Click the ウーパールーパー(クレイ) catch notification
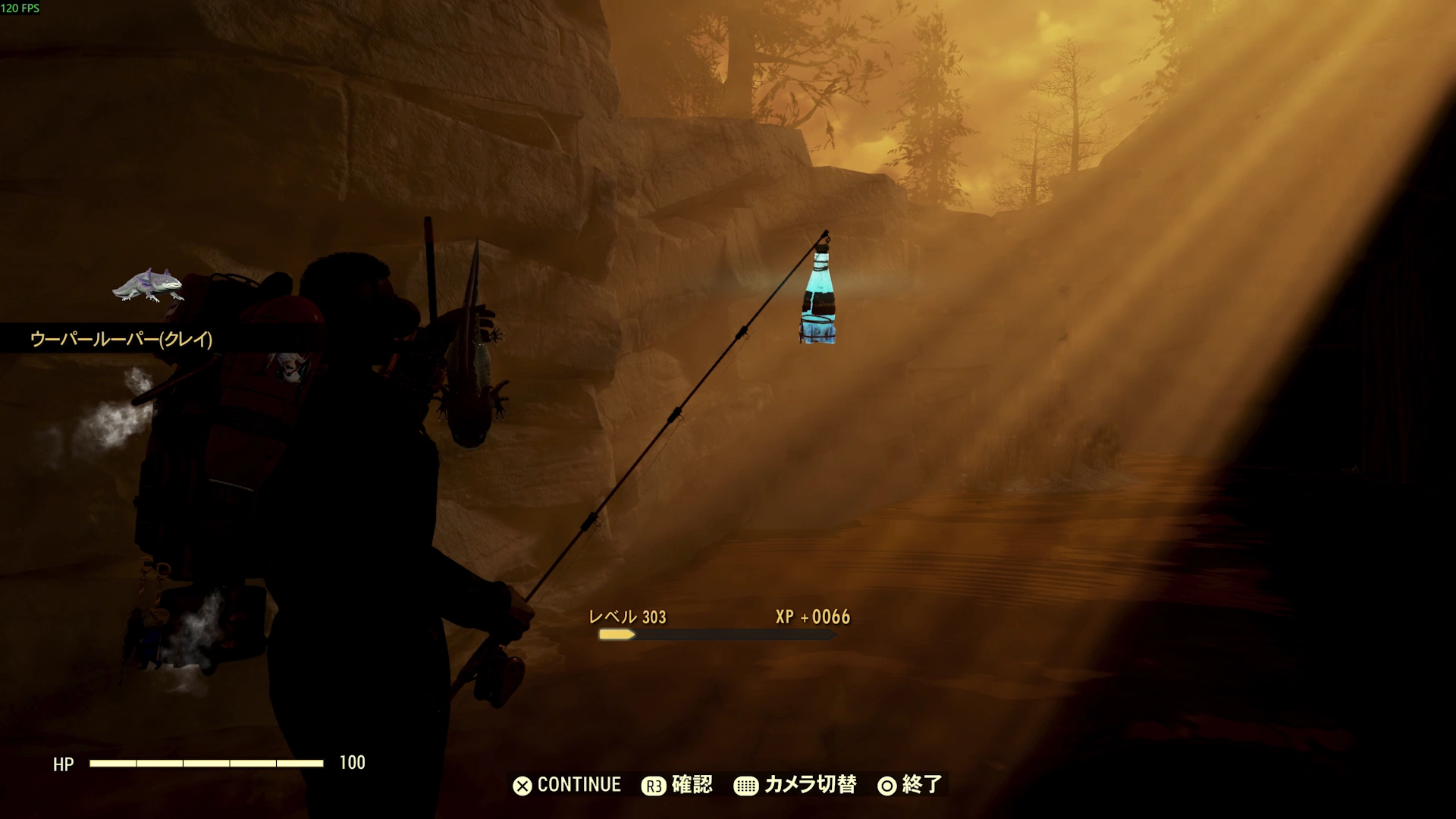The image size is (1456, 819). [121, 339]
